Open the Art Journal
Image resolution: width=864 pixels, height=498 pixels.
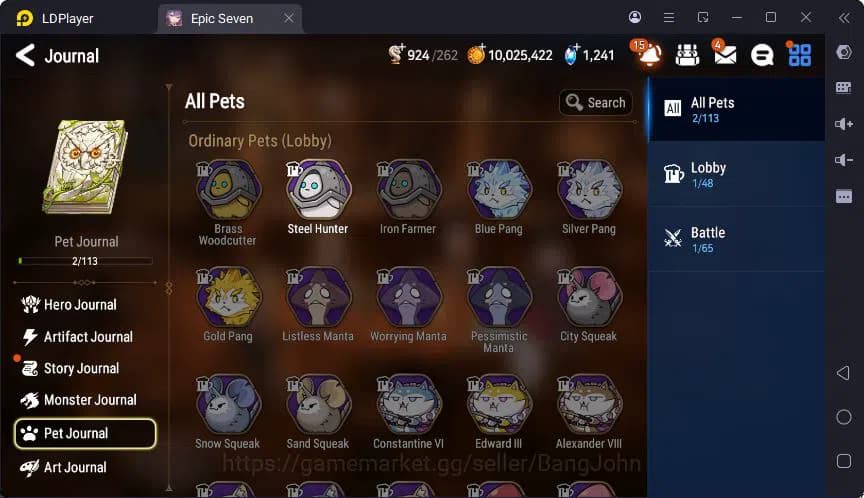76,467
